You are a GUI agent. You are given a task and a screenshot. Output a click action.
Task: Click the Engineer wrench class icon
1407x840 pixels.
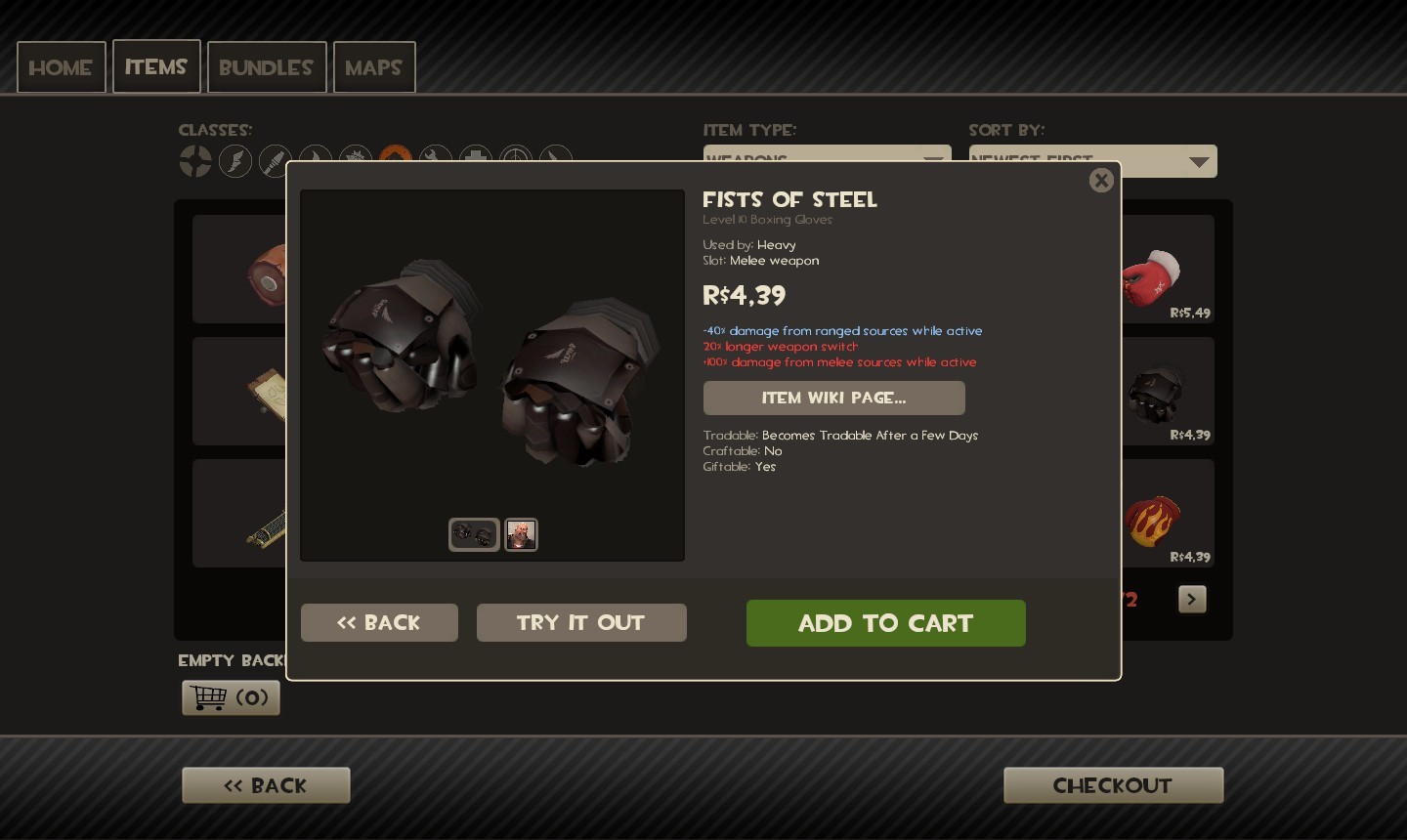point(436,160)
